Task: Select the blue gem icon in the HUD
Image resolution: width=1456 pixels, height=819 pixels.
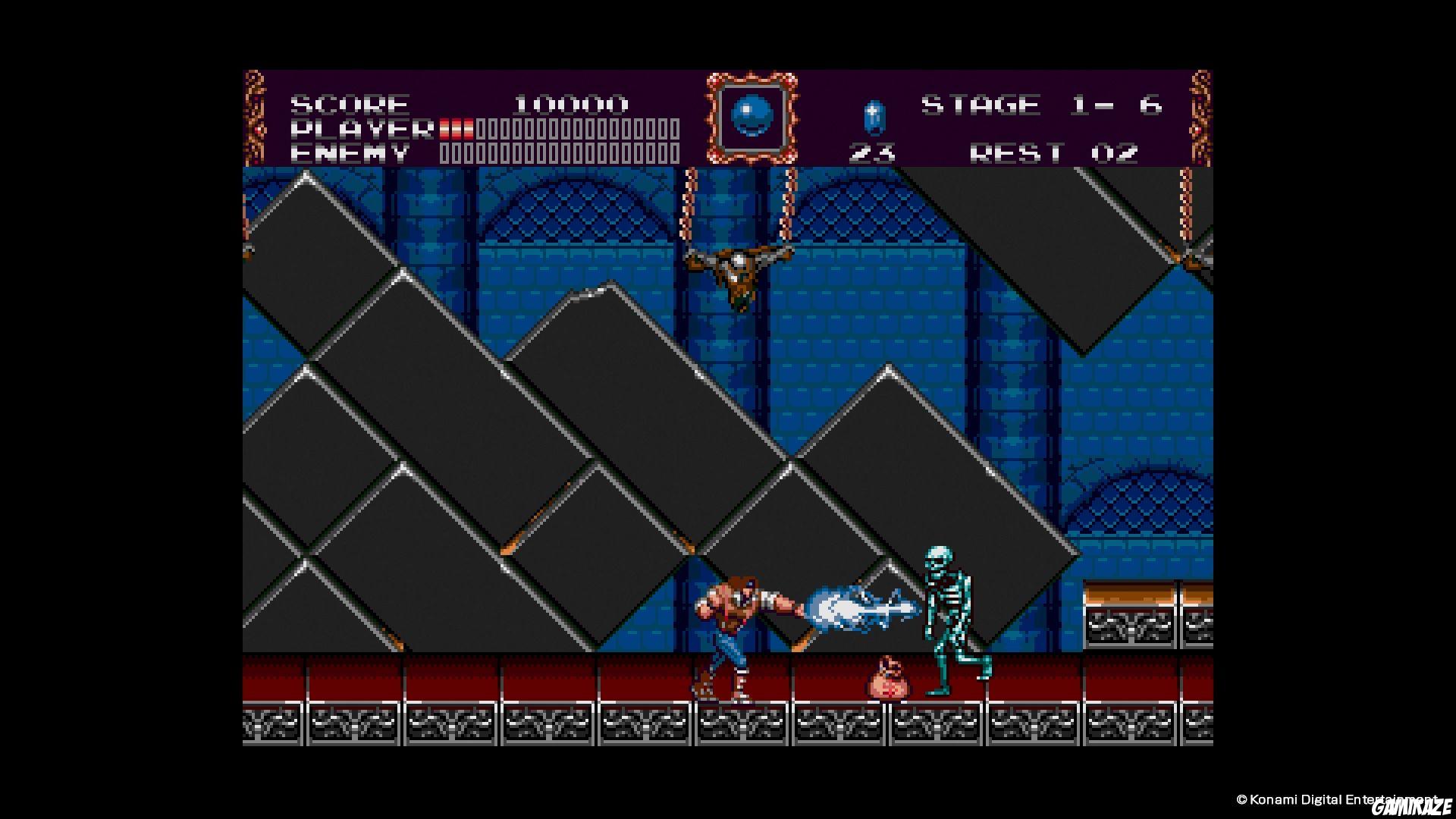Action: pyautogui.click(x=875, y=115)
